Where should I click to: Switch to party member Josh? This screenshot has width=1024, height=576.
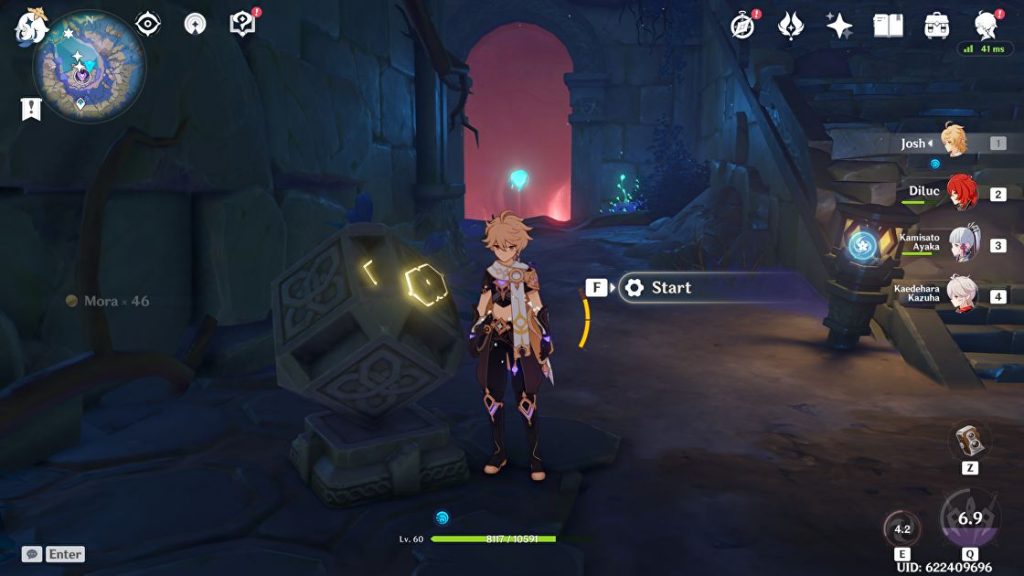952,142
